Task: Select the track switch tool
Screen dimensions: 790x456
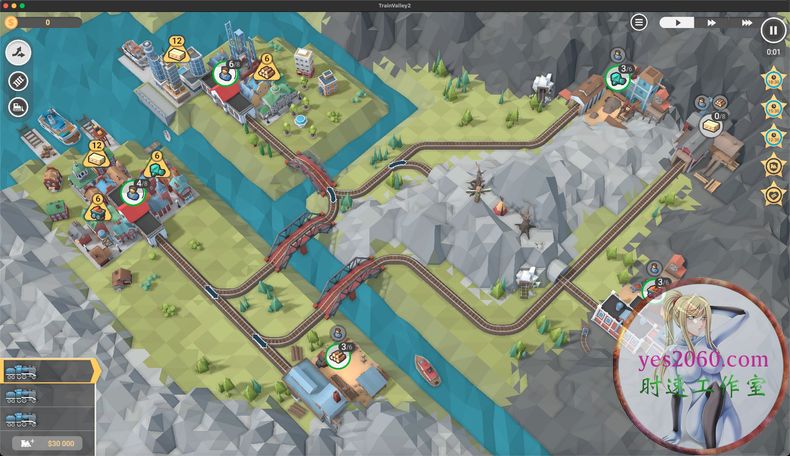Action: coord(19,52)
